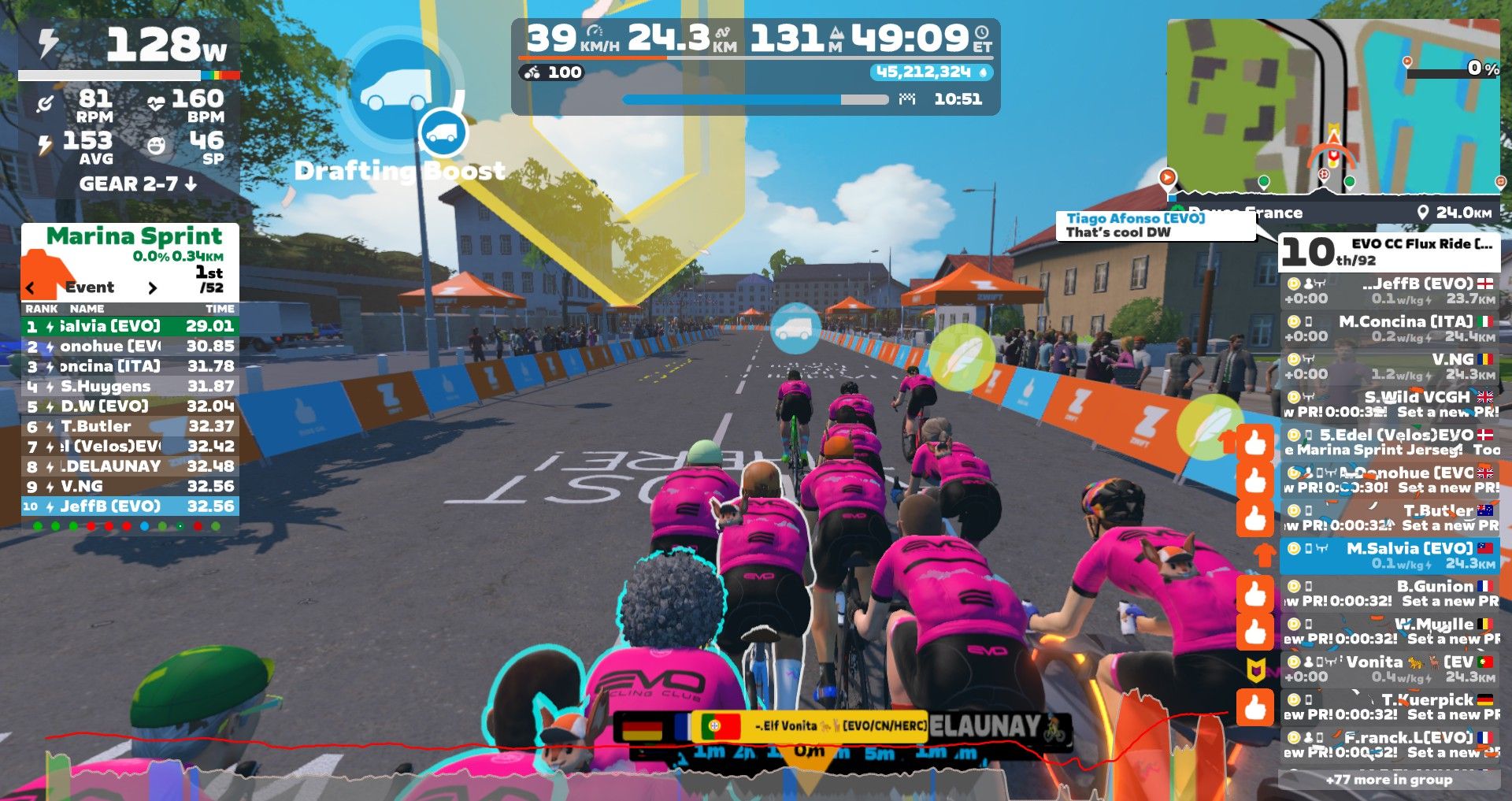Open Tiago Afonso's chat message
The image size is (1512, 801).
click(1154, 225)
